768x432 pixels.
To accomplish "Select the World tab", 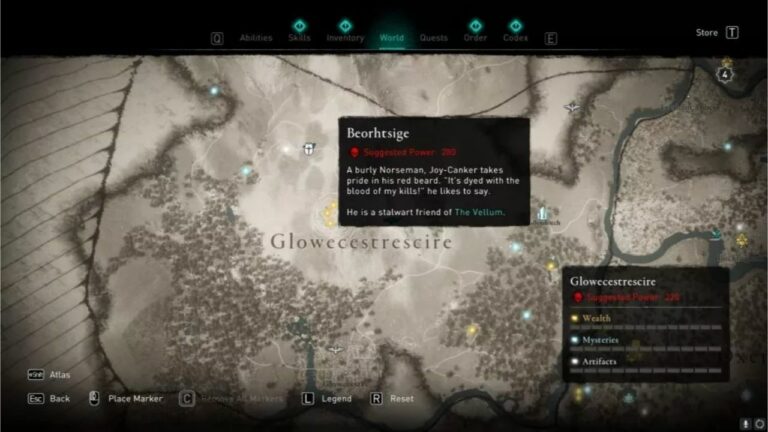I will 391,38.
